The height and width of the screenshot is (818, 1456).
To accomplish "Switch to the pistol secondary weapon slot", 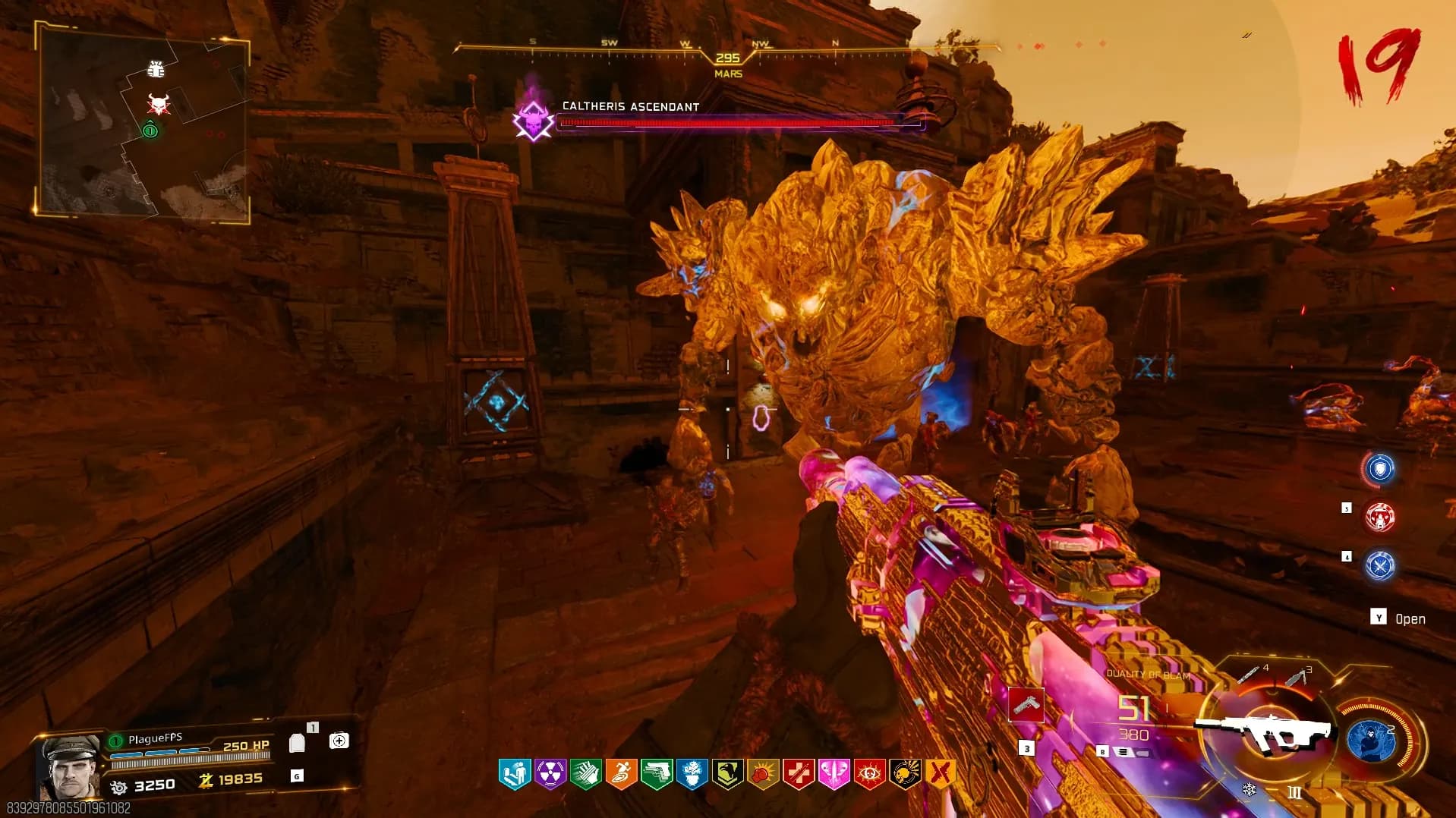I will pos(1026,706).
